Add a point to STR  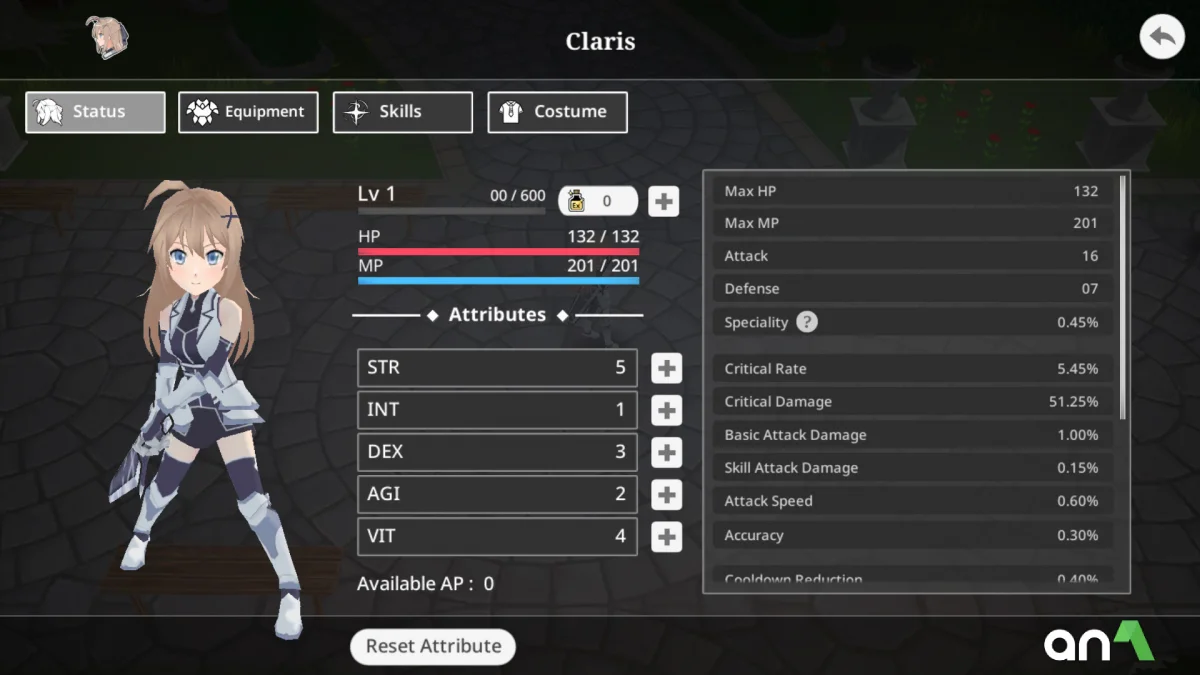pyautogui.click(x=666, y=368)
